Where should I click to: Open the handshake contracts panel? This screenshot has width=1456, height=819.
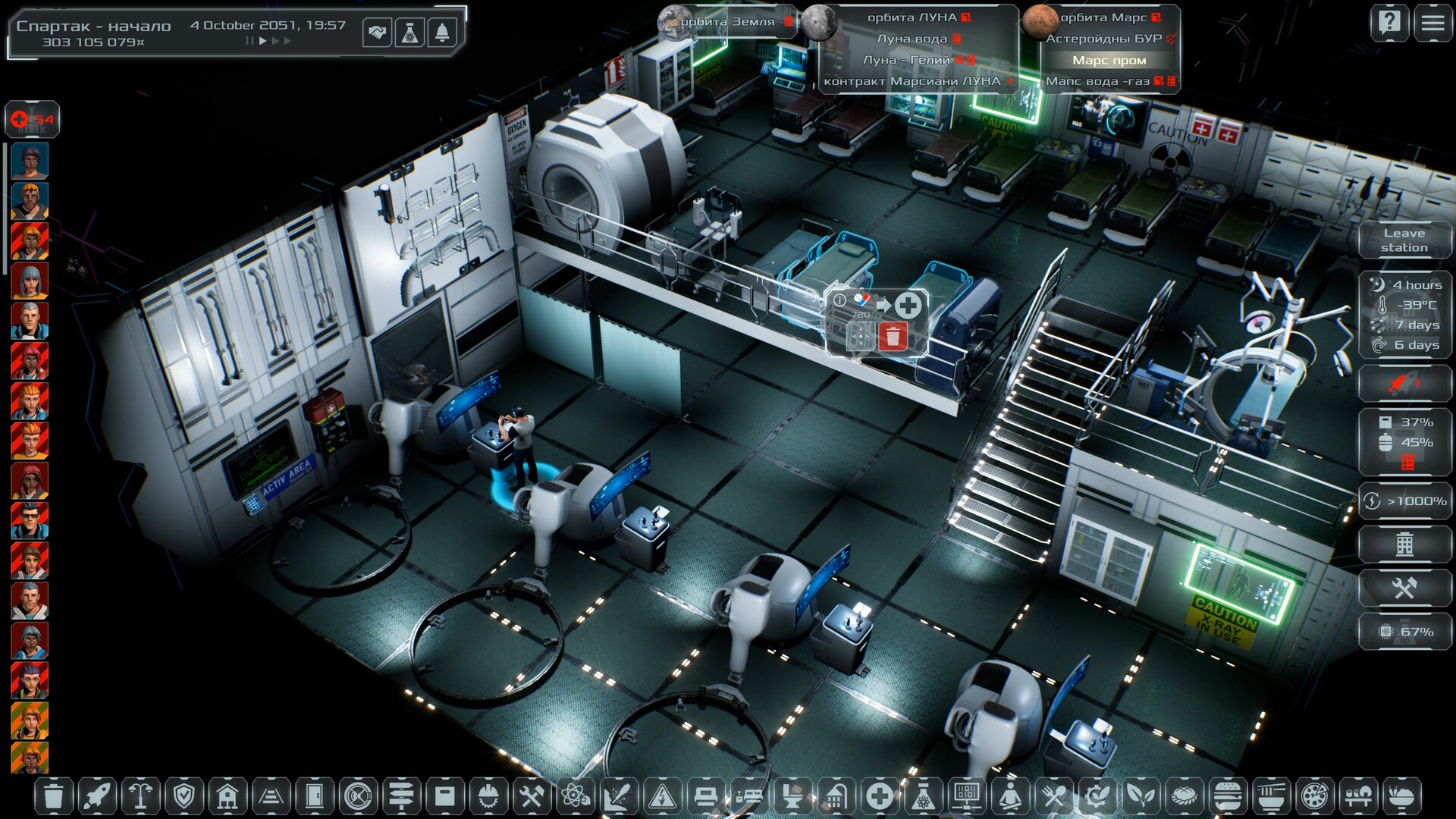coord(377,33)
